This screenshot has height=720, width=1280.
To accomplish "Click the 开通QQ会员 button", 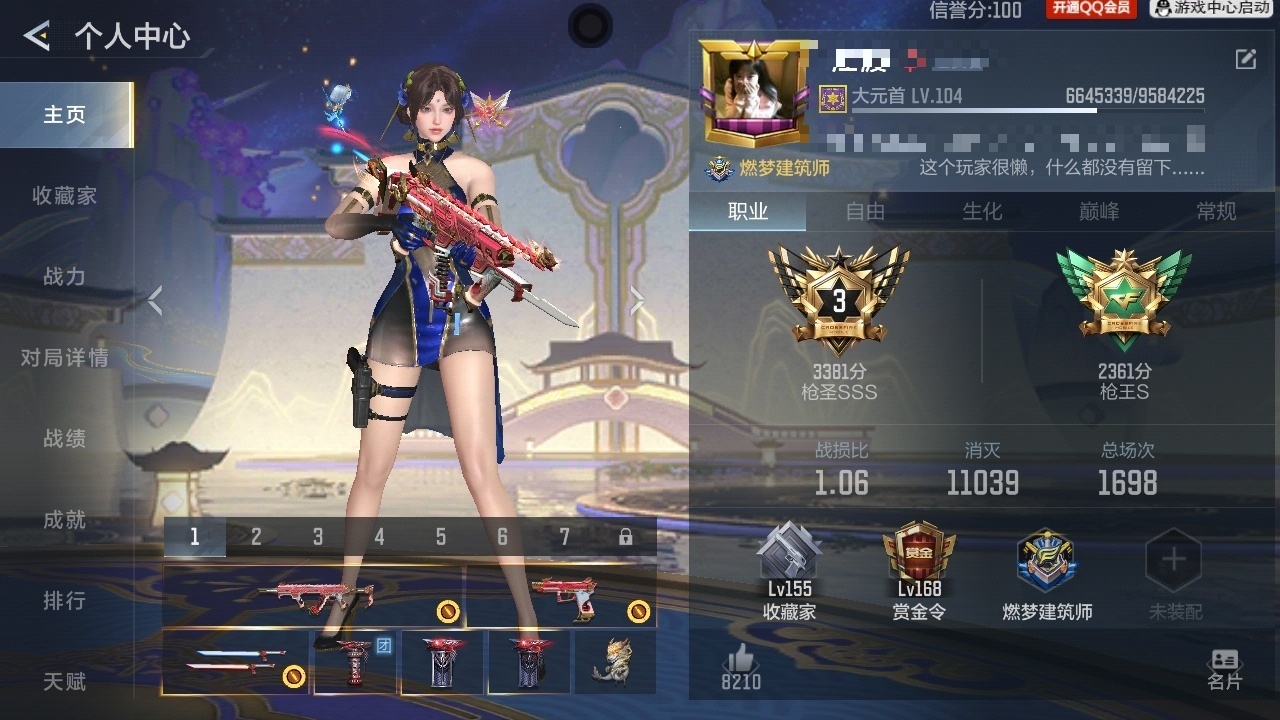I will point(1091,9).
